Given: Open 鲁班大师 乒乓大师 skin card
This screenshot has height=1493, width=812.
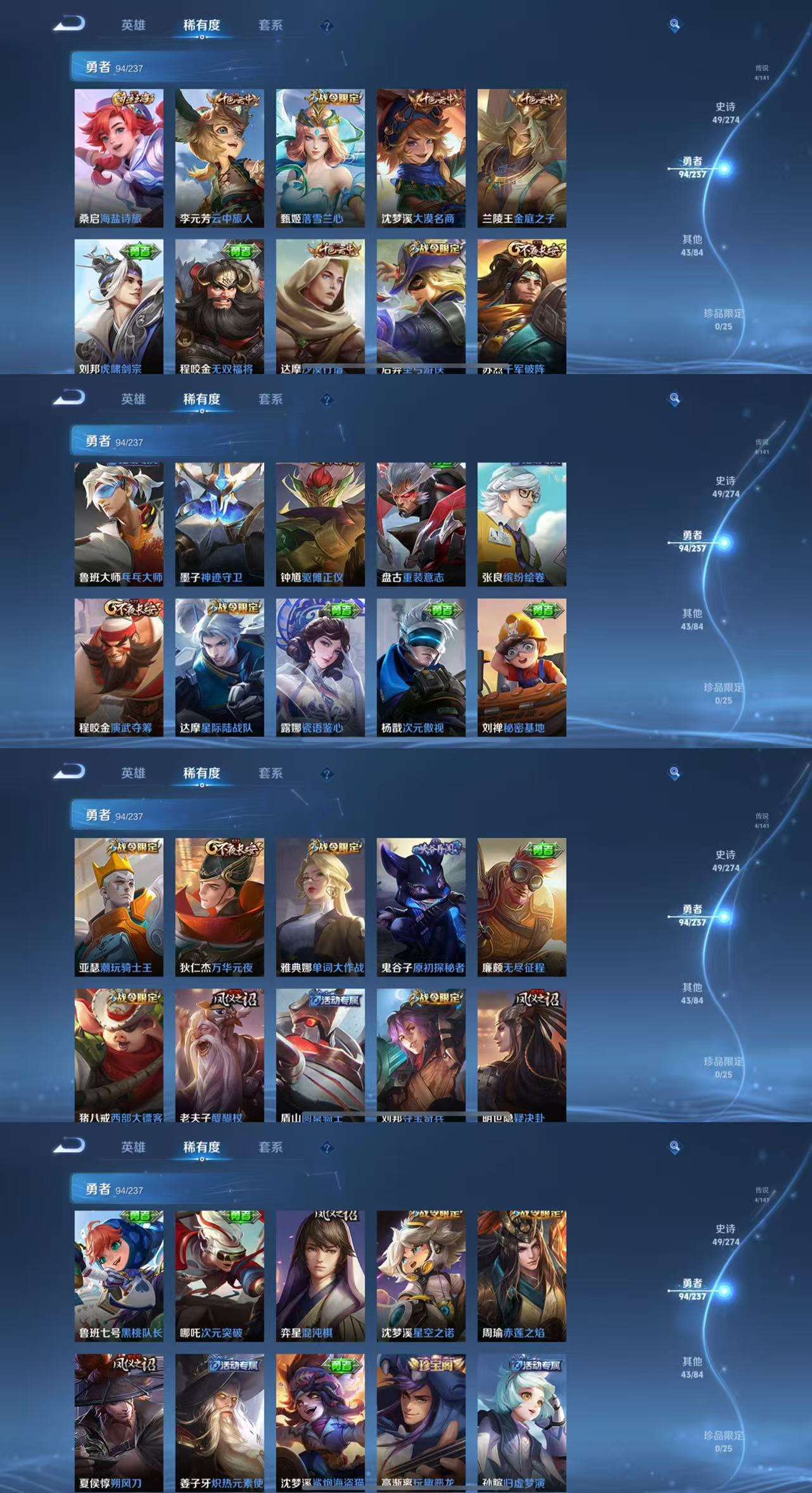Looking at the screenshot, I should click(x=118, y=524).
